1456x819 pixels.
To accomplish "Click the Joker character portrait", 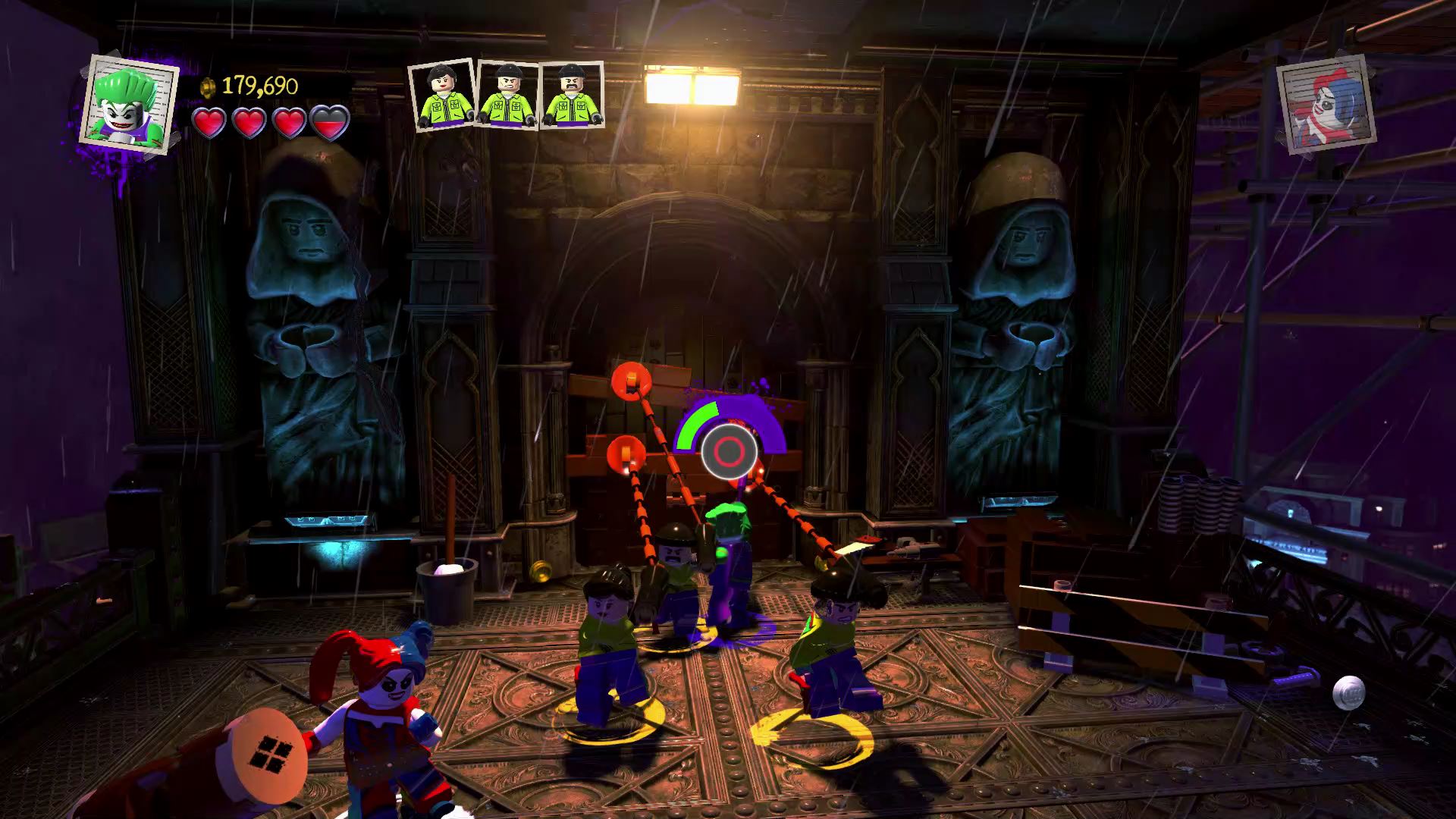I will pos(129,103).
